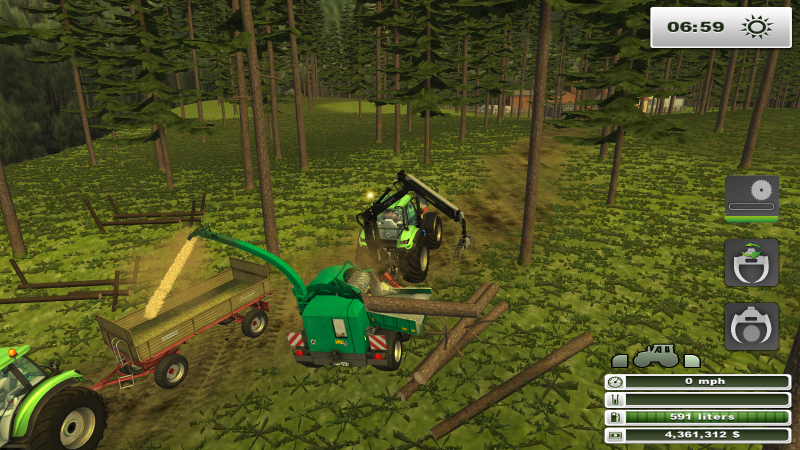Image resolution: width=800 pixels, height=450 pixels.
Task: Select the grapple claw holding log icon
Action: coord(751,326)
